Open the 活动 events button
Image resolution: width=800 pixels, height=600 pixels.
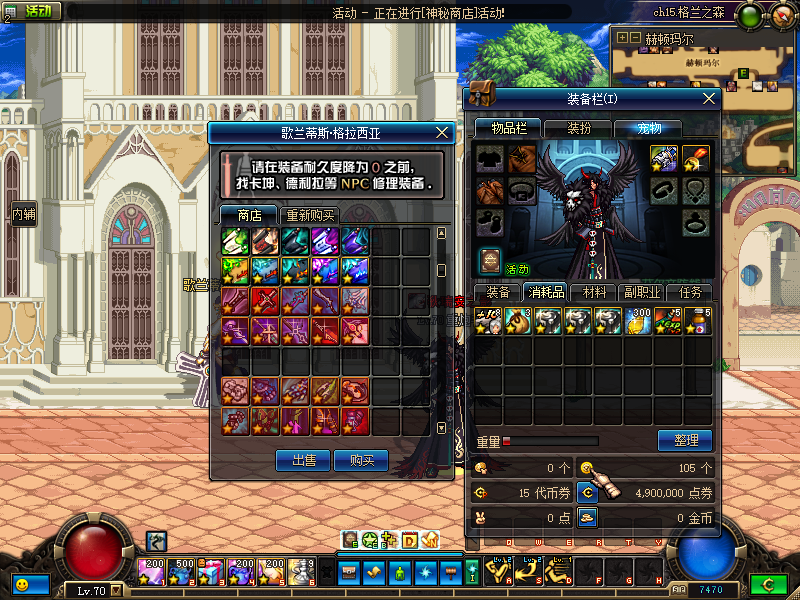33,12
